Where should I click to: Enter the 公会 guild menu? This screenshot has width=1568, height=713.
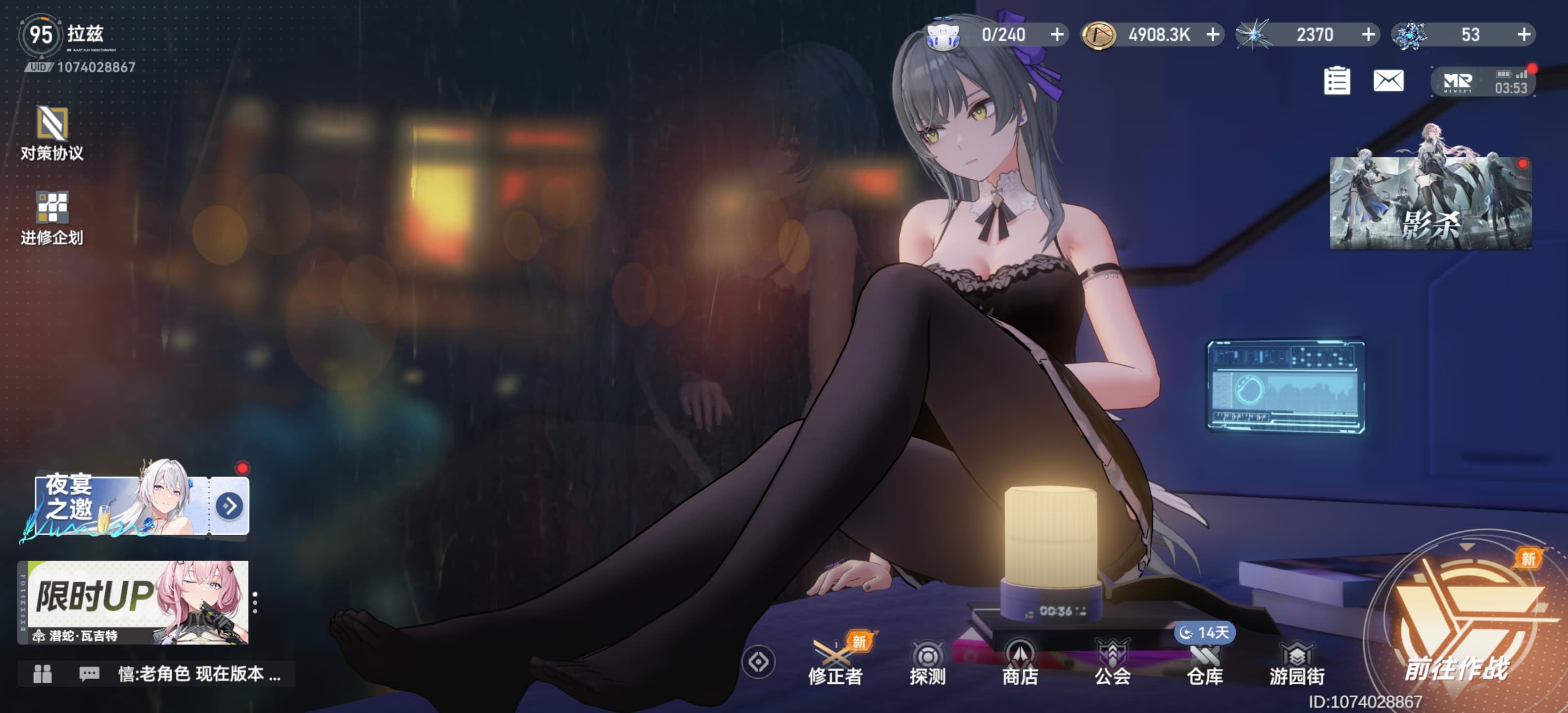1112,663
